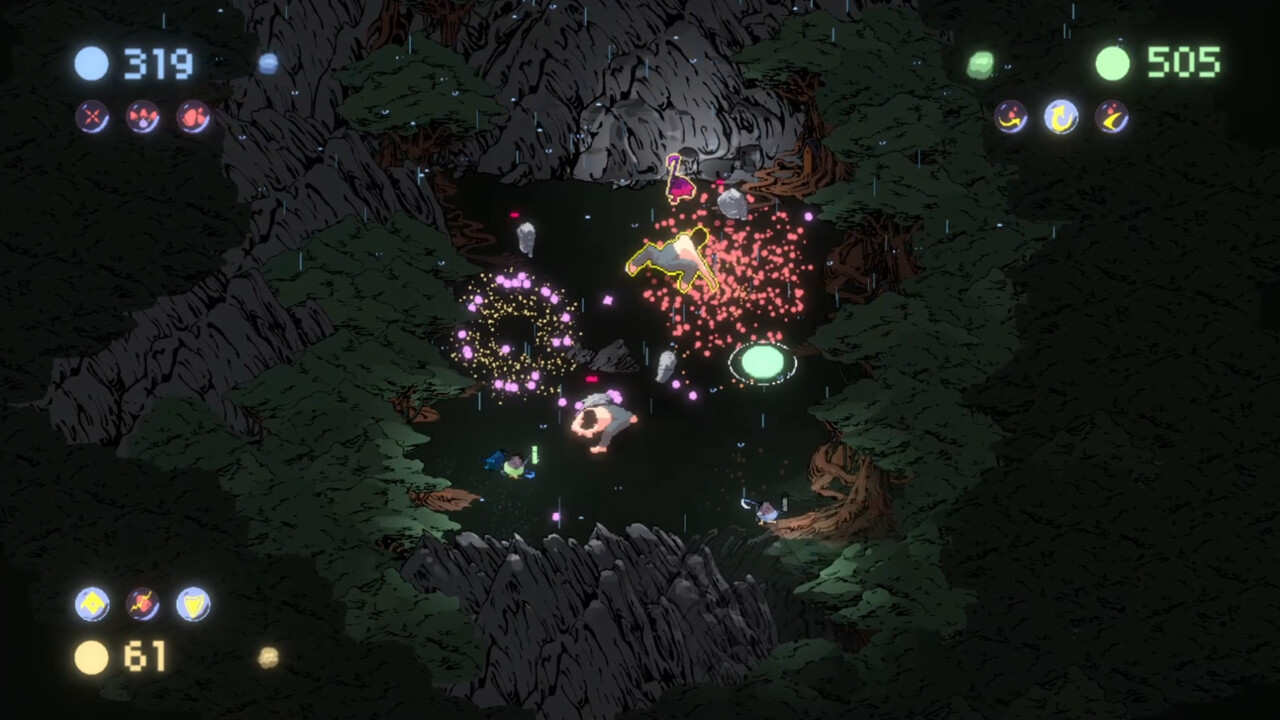Screen dimensions: 1280x720
Task: Click the red fangs ability icon
Action: click(141, 116)
